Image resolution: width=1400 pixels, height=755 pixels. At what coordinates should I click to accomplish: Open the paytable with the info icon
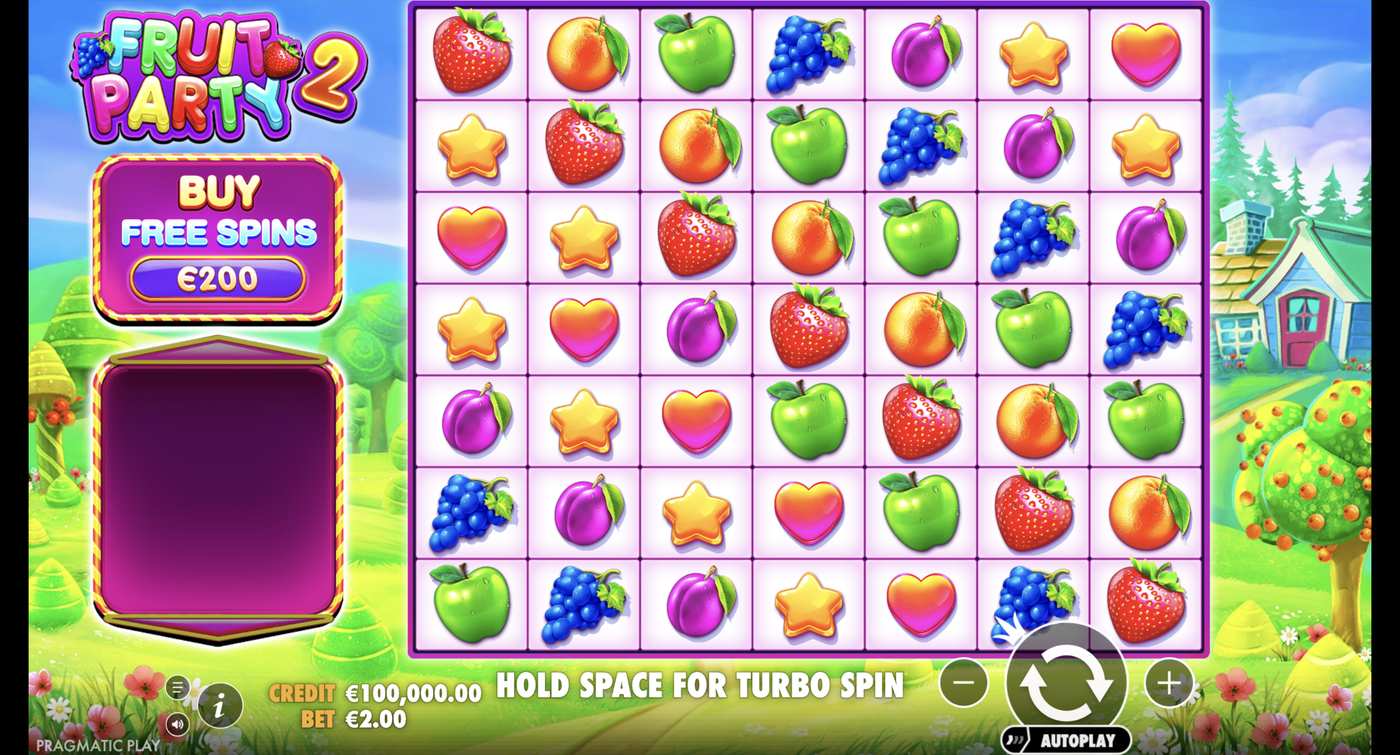pos(219,703)
